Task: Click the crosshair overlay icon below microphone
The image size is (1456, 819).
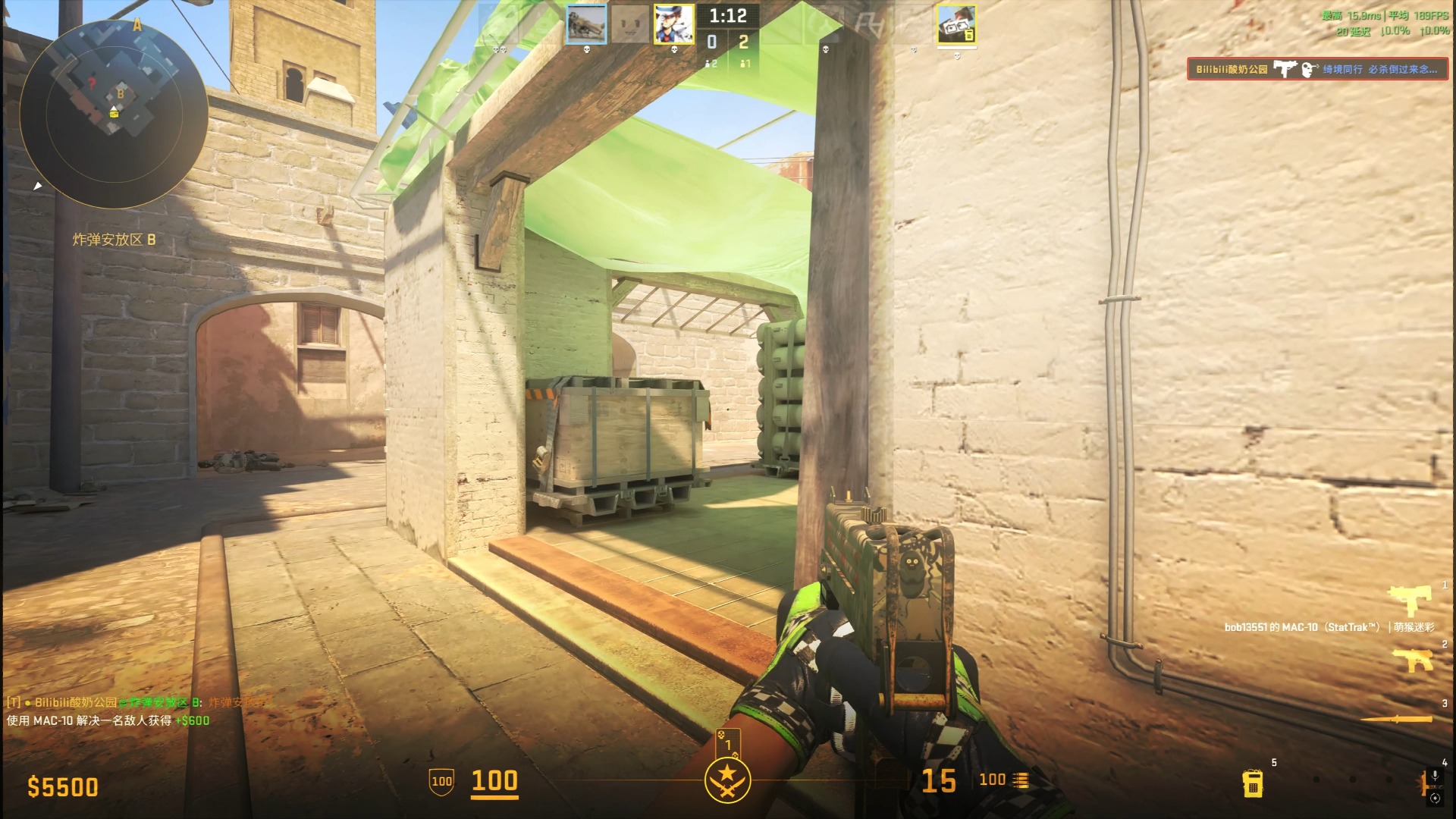Action: tap(1434, 798)
